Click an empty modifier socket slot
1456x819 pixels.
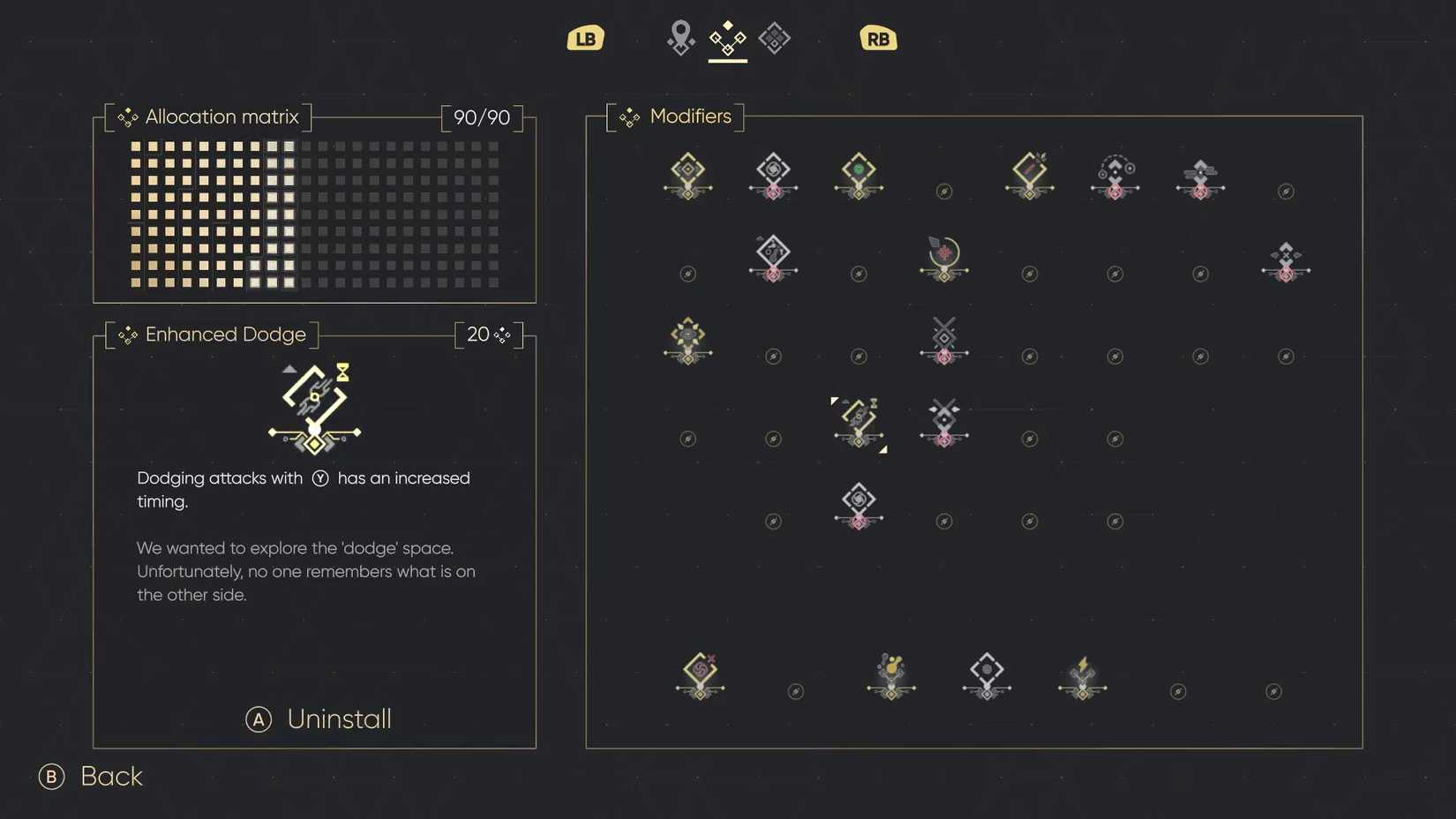(x=944, y=192)
